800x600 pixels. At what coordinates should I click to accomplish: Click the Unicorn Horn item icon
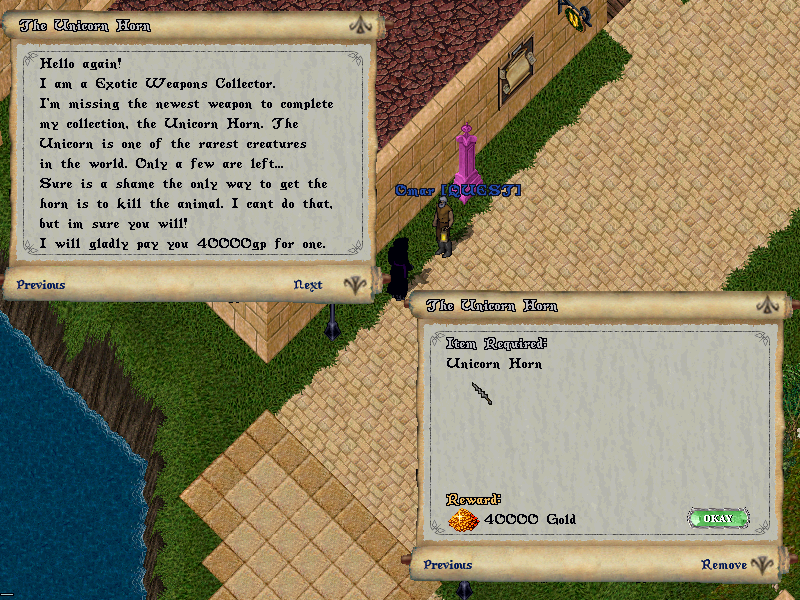483,394
